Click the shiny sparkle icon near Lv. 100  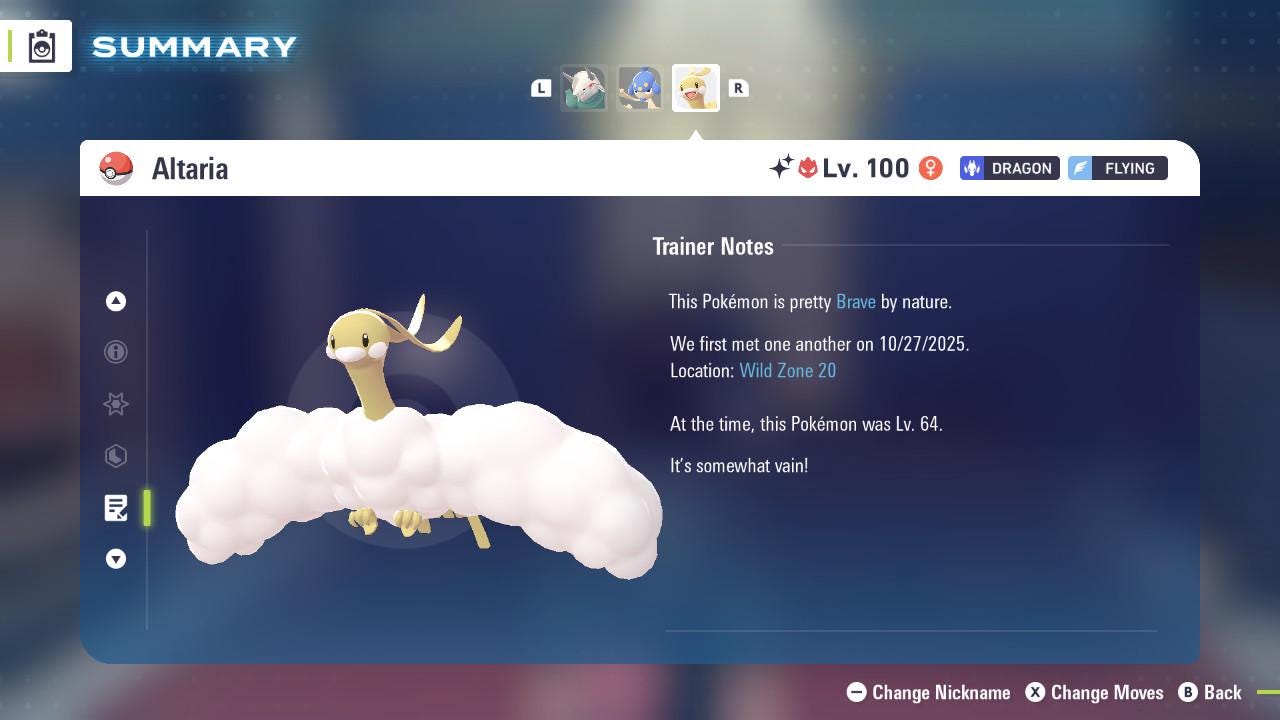(x=783, y=168)
